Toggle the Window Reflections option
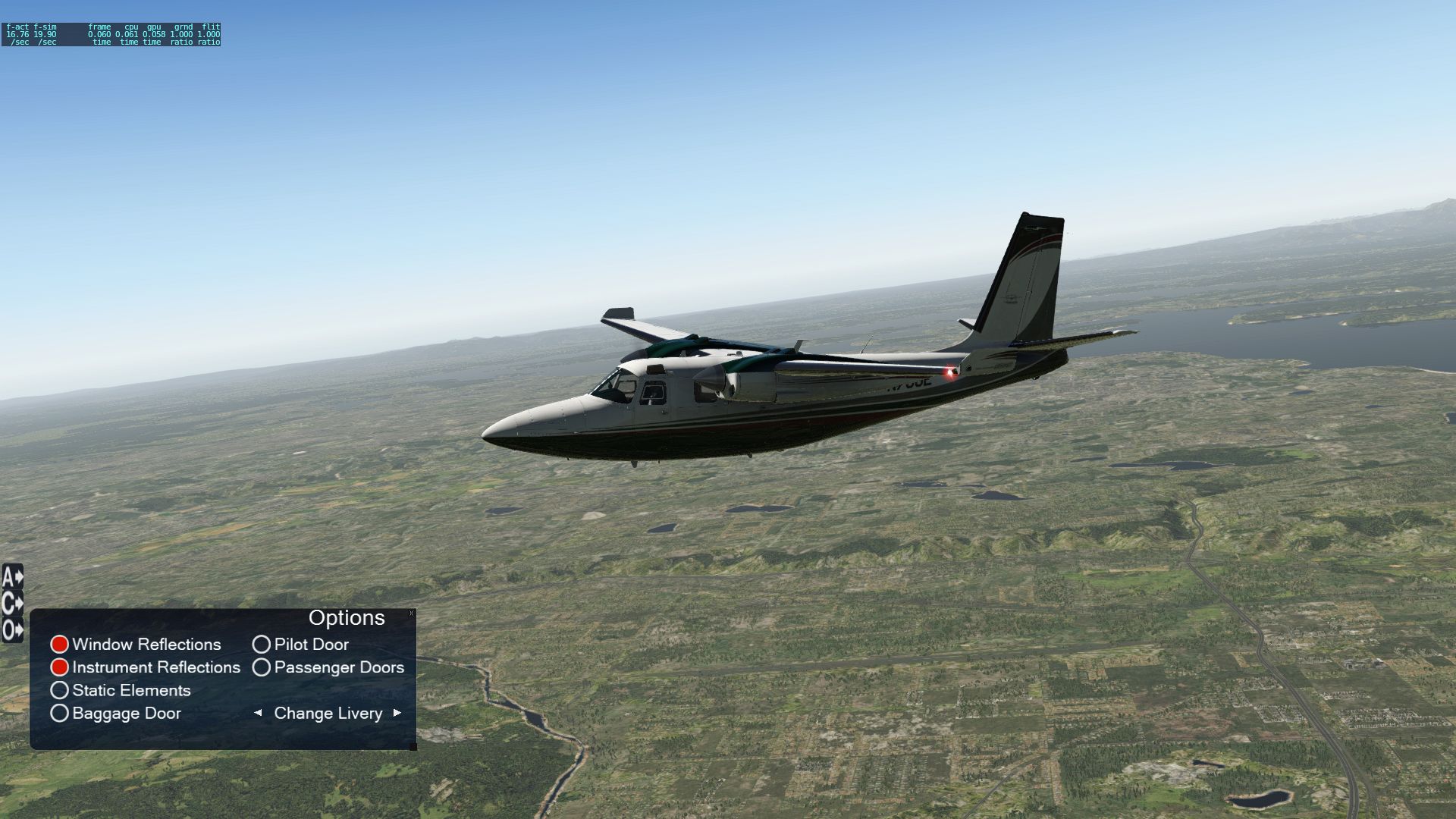 (60, 645)
